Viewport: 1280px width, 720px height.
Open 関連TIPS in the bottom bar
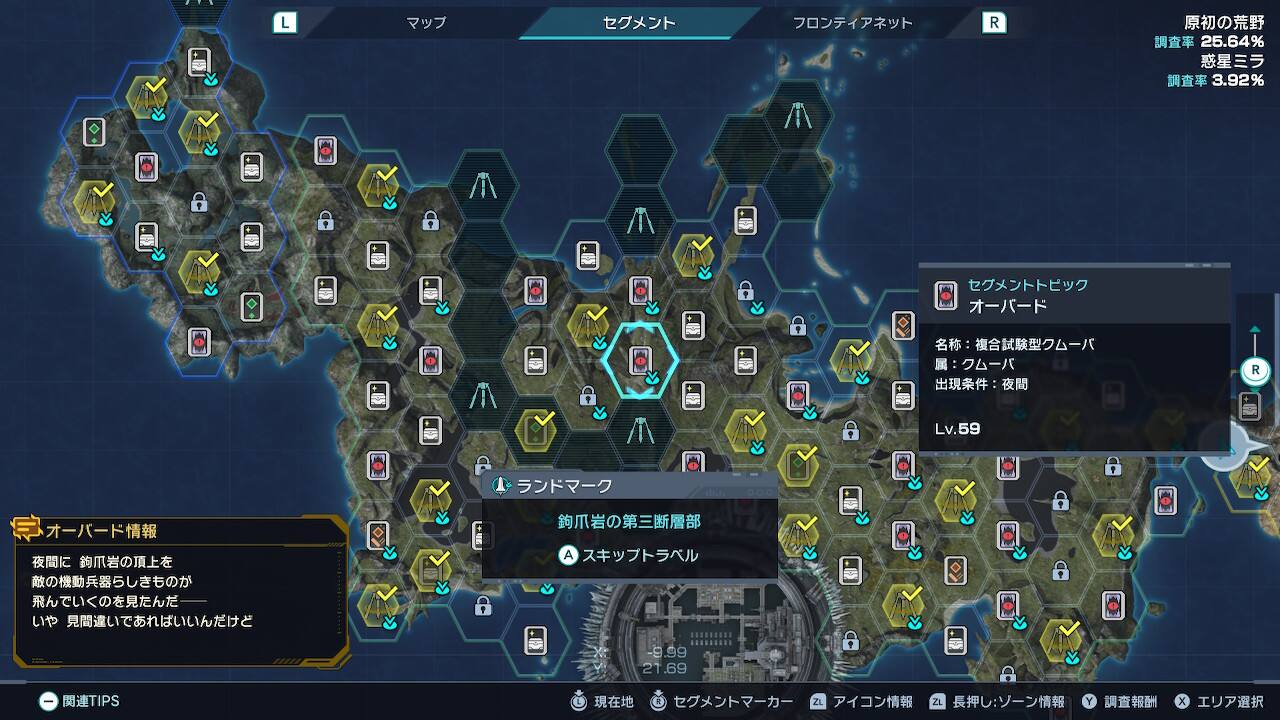(80, 701)
